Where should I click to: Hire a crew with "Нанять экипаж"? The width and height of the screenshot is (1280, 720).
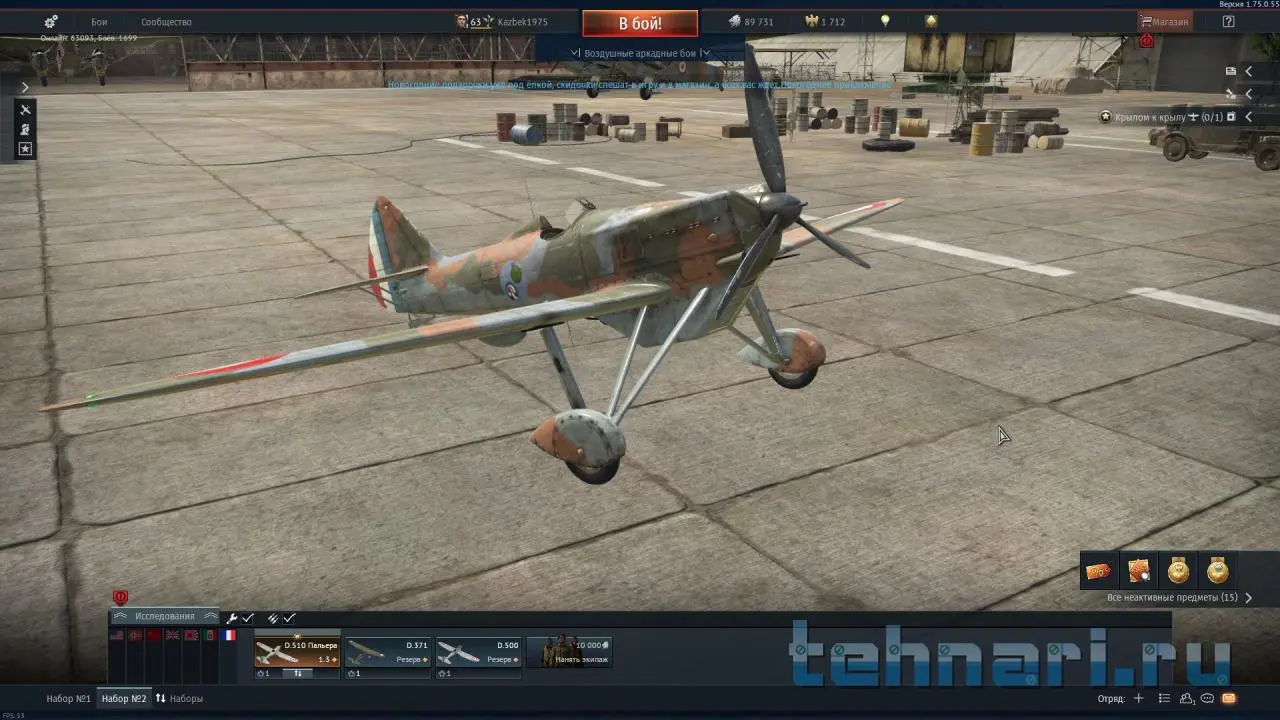(569, 652)
